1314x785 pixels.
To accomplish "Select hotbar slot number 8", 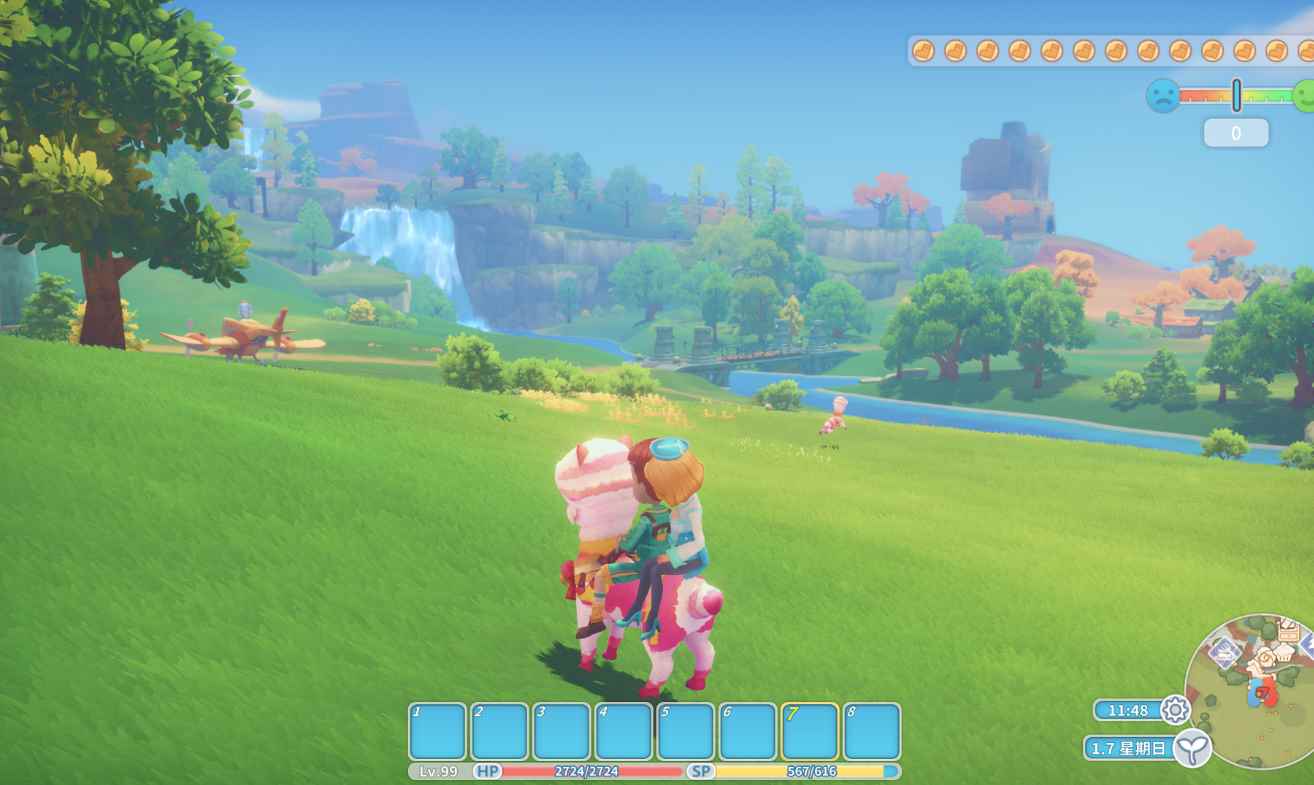I will coord(872,731).
